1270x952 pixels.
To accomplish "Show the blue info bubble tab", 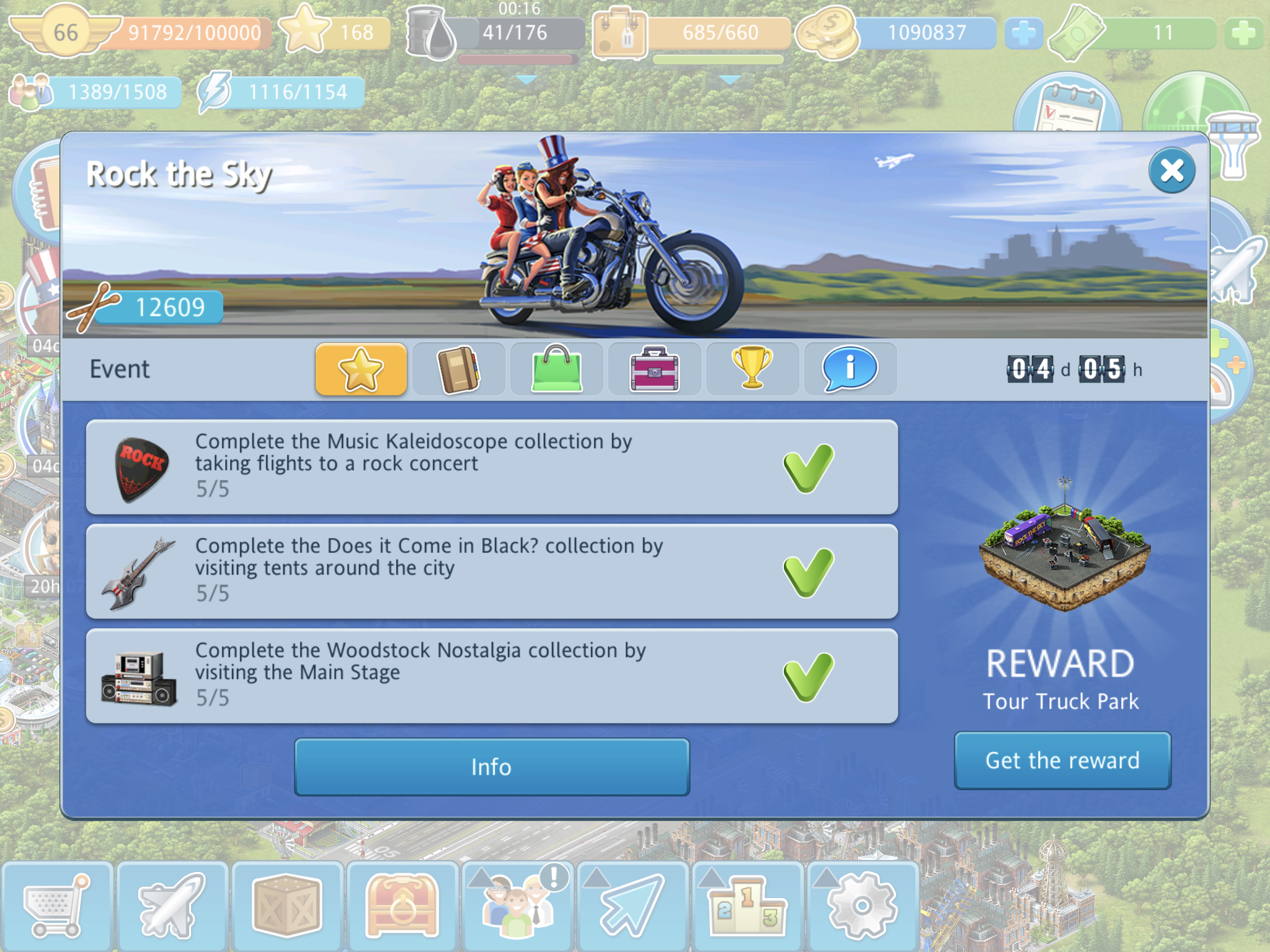I will pyautogui.click(x=850, y=369).
